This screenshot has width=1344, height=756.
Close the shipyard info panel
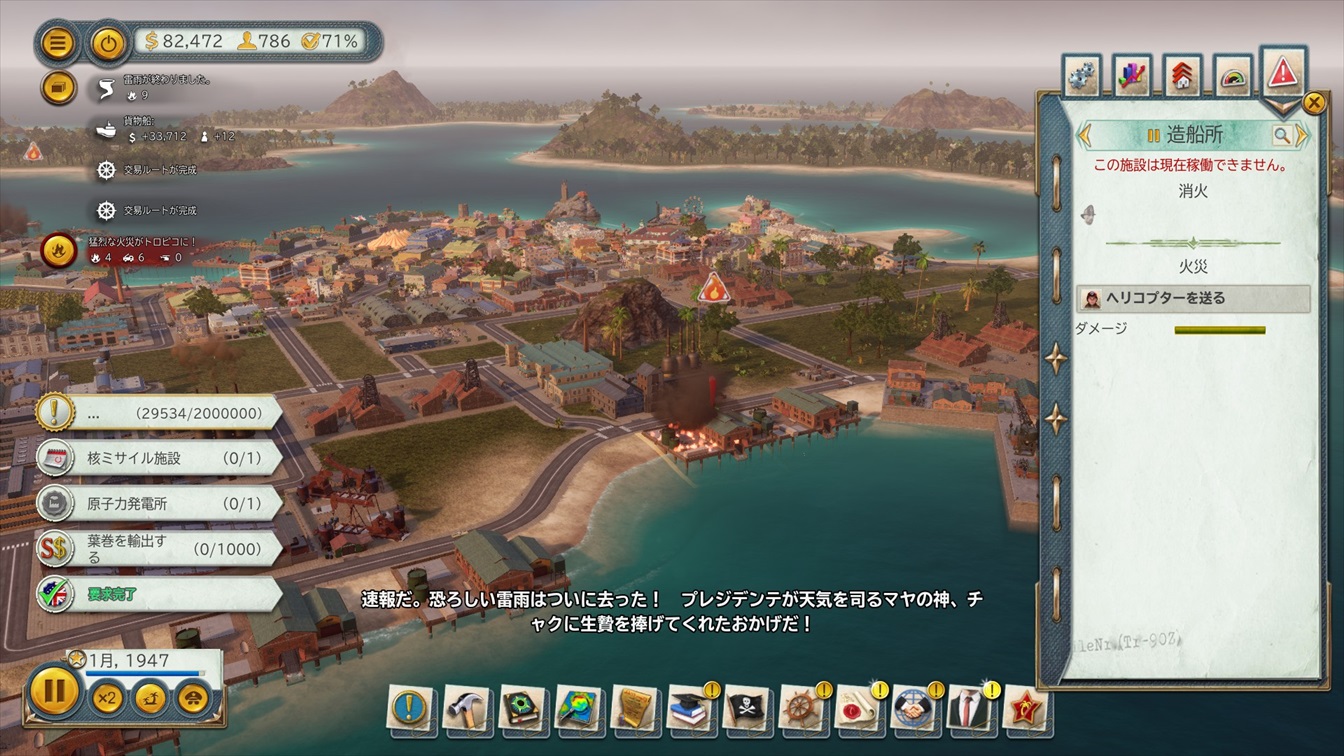click(1314, 102)
